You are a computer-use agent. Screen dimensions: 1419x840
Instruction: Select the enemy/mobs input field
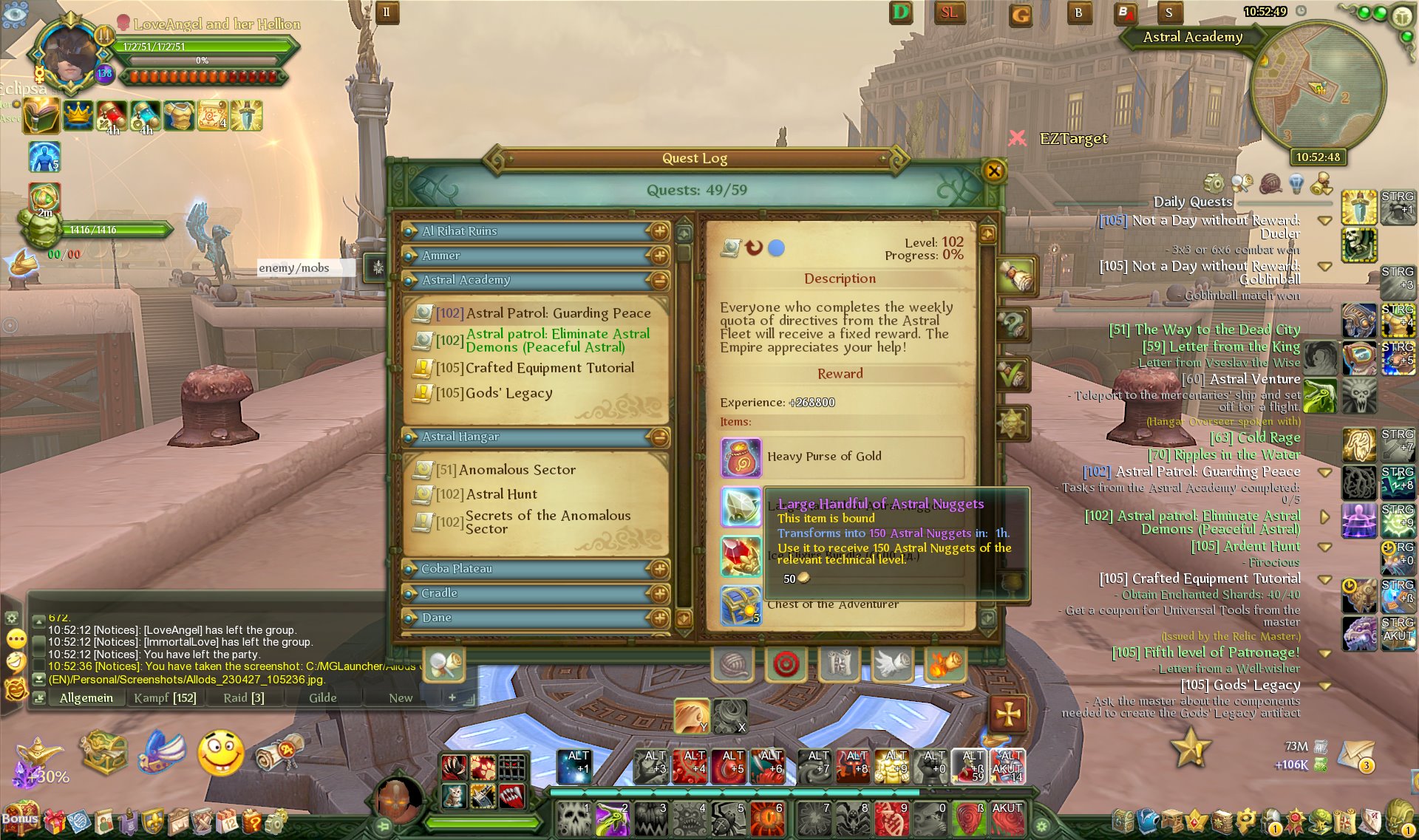click(x=305, y=267)
